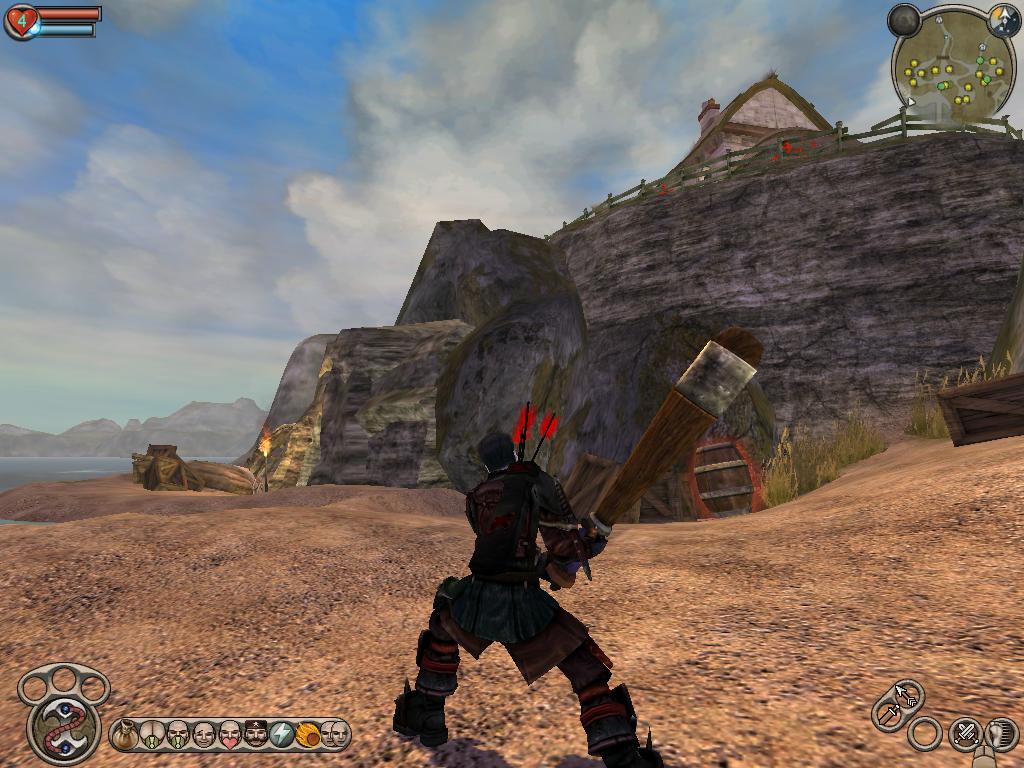The height and width of the screenshot is (768, 1024).
Task: Open the circular village minimap
Action: pos(953,65)
